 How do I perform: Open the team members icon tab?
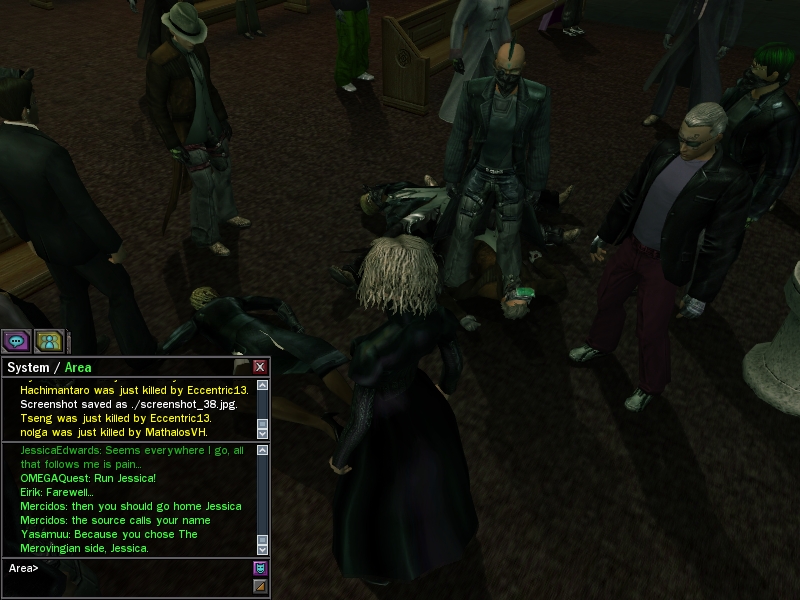[x=49, y=340]
